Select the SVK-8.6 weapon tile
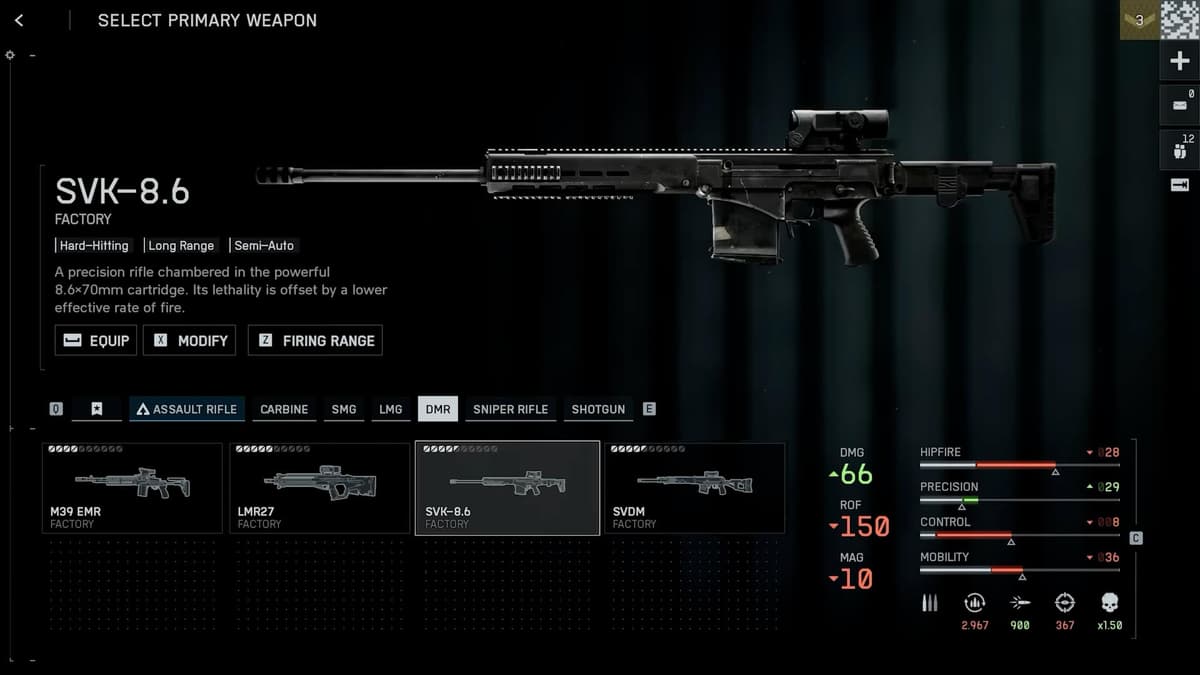Viewport: 1200px width, 675px height. point(507,489)
